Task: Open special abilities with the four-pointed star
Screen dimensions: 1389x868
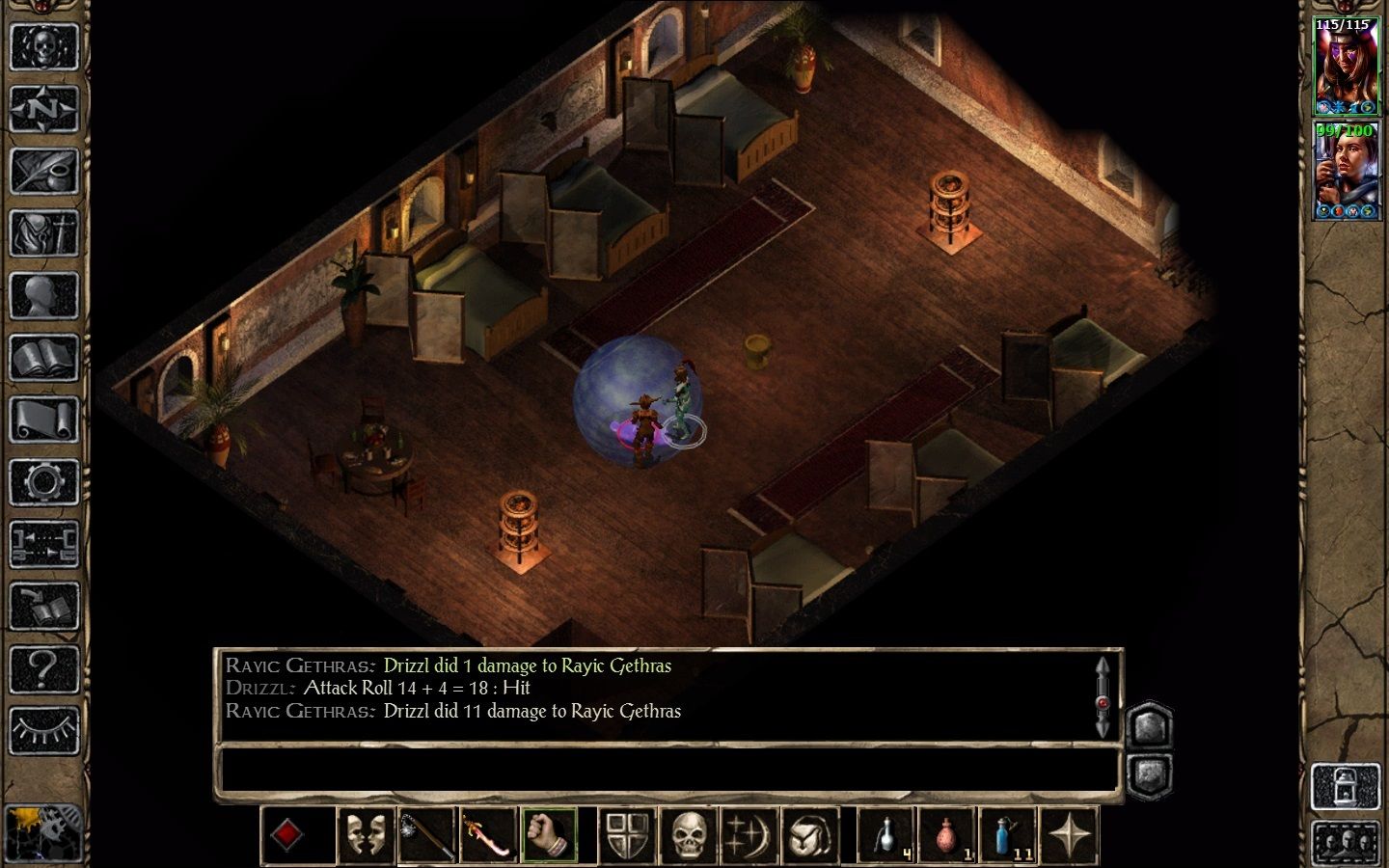Action: pyautogui.click(x=1070, y=835)
